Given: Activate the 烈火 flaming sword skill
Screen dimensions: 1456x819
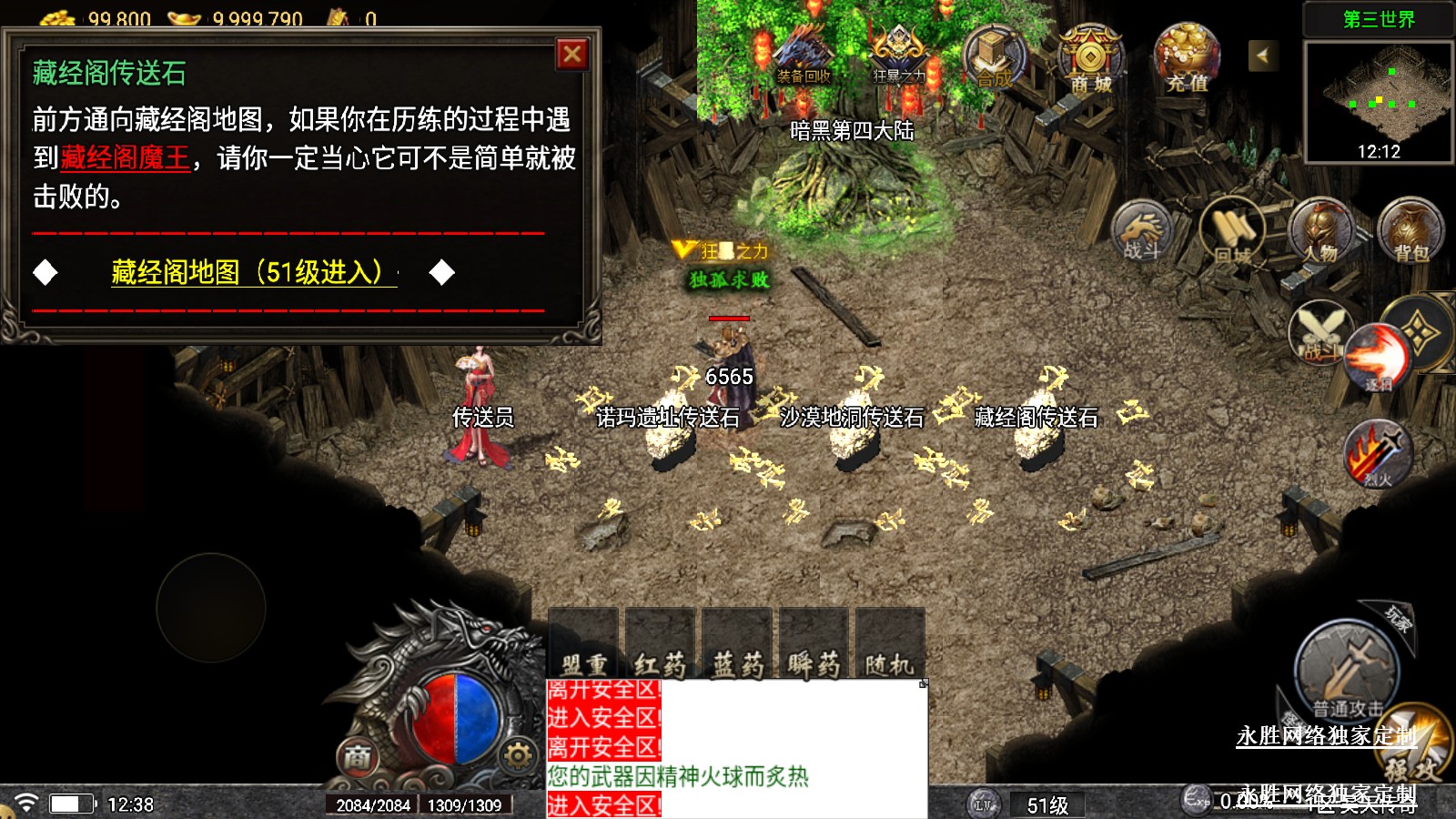Looking at the screenshot, I should tap(1378, 452).
